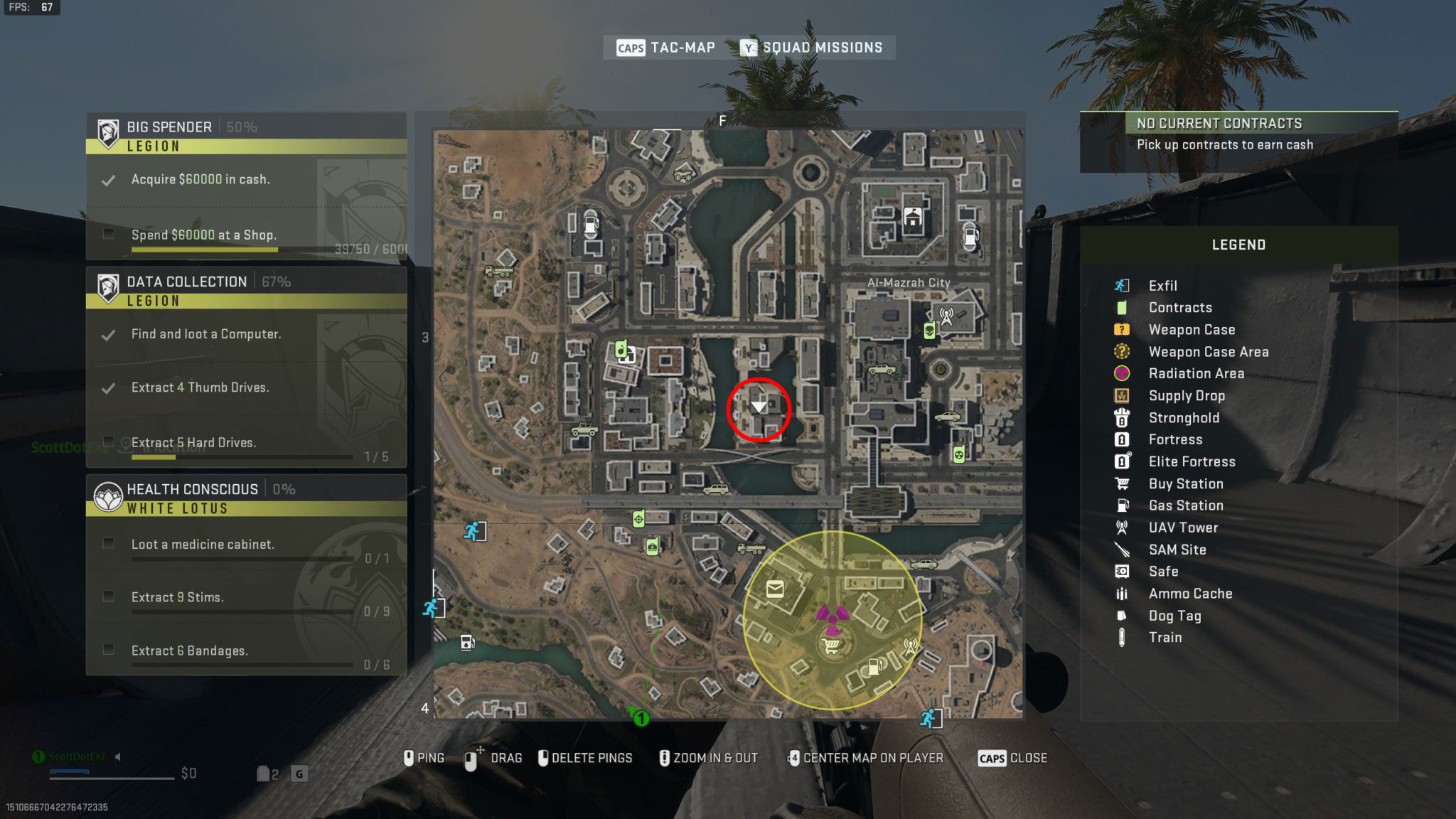Click DELETE PINGS at the bottom bar

[591, 758]
